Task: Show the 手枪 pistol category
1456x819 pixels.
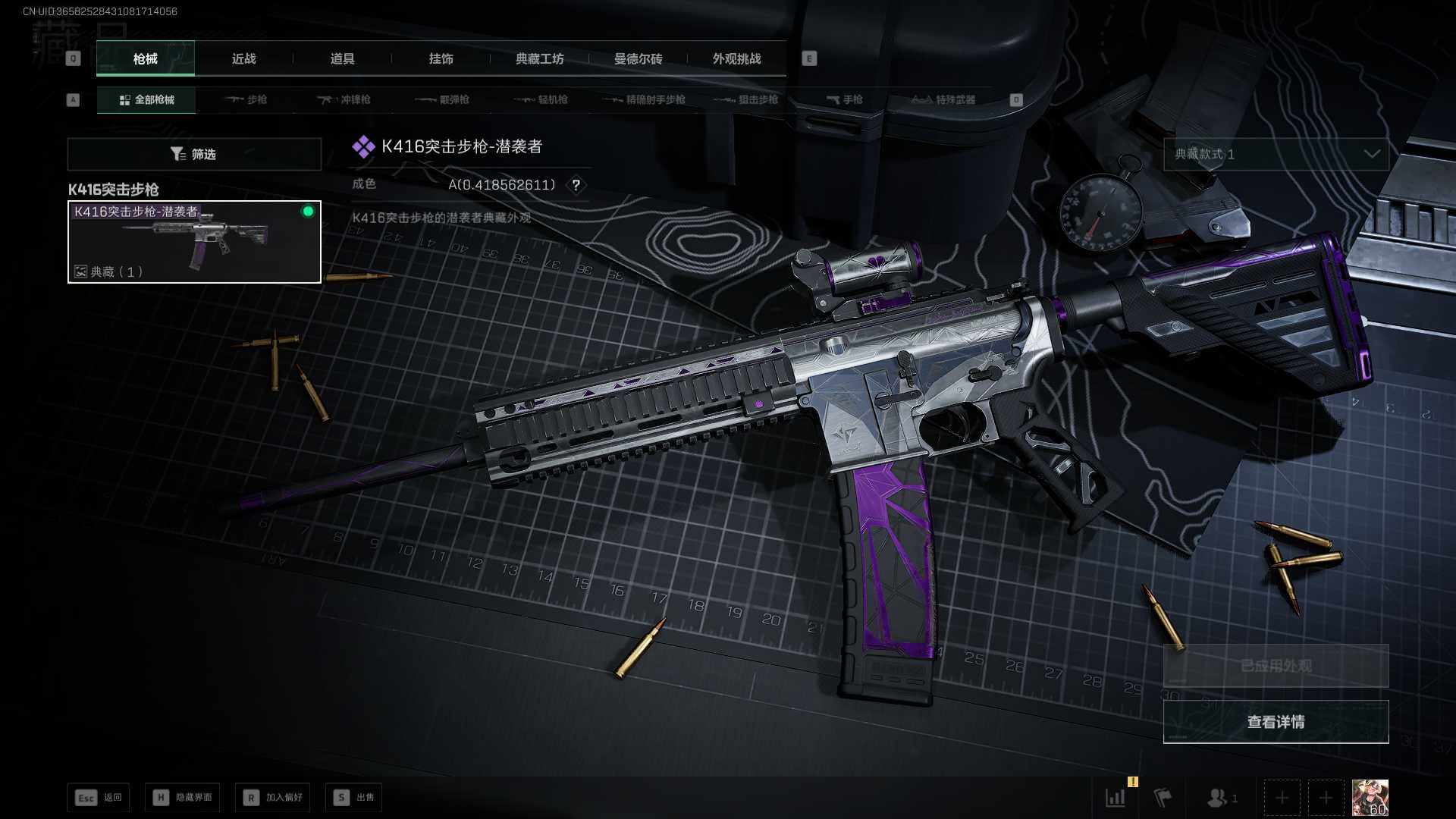Action: click(844, 100)
